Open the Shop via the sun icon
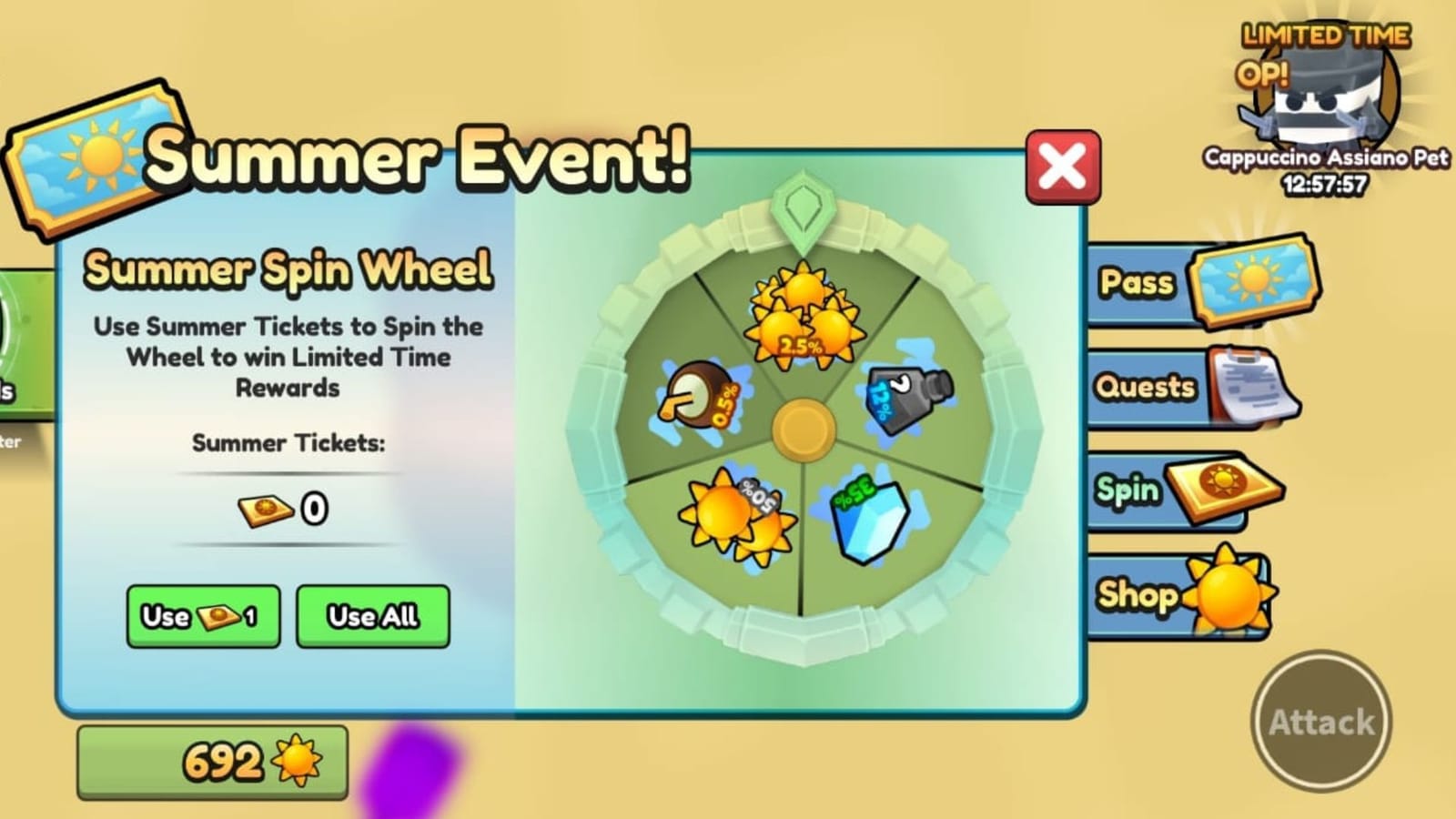This screenshot has width=1456, height=819. pos(1226,594)
